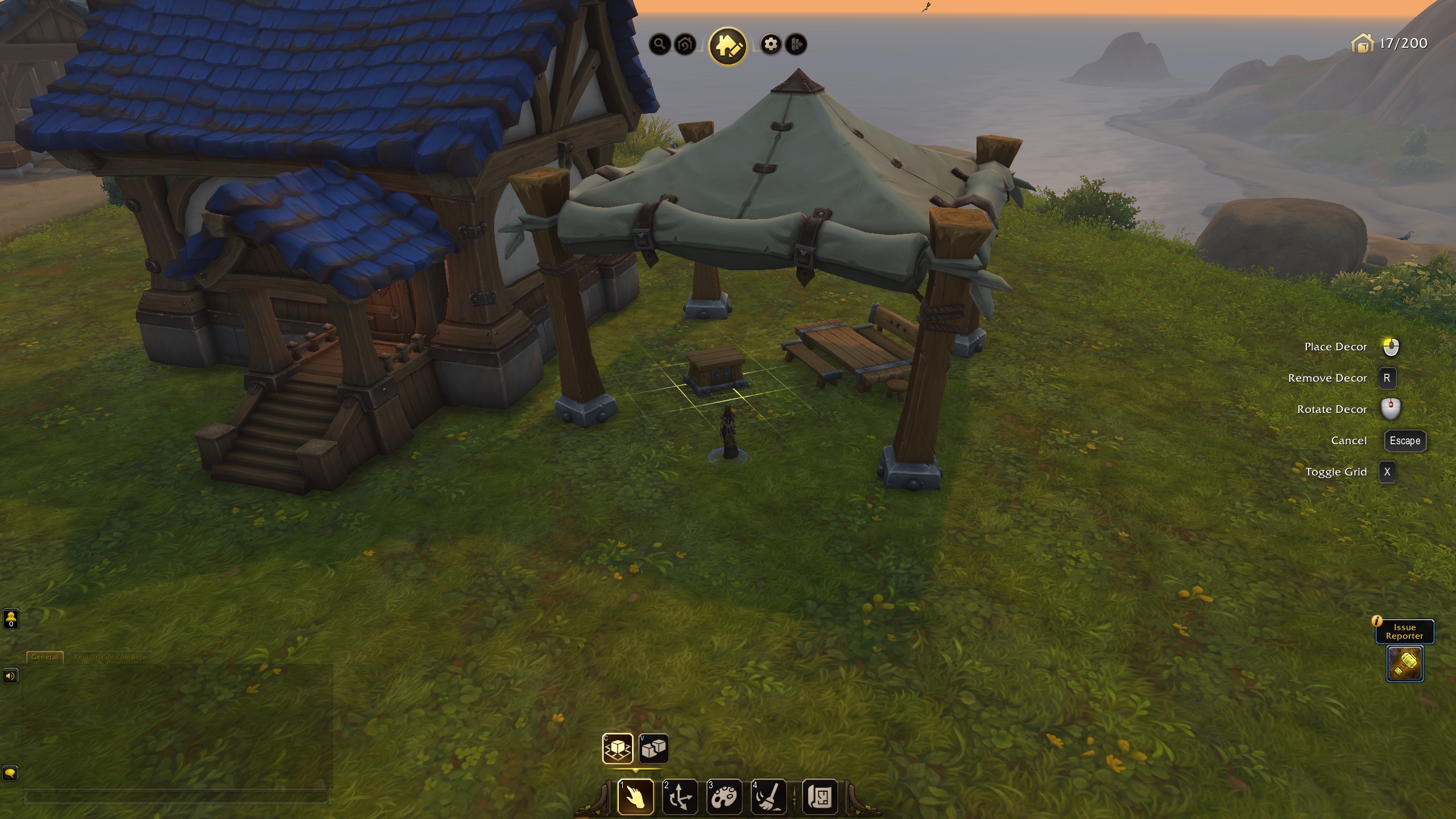Open the chat bubble menu button
Screen dimensions: 1456x819
tap(11, 773)
